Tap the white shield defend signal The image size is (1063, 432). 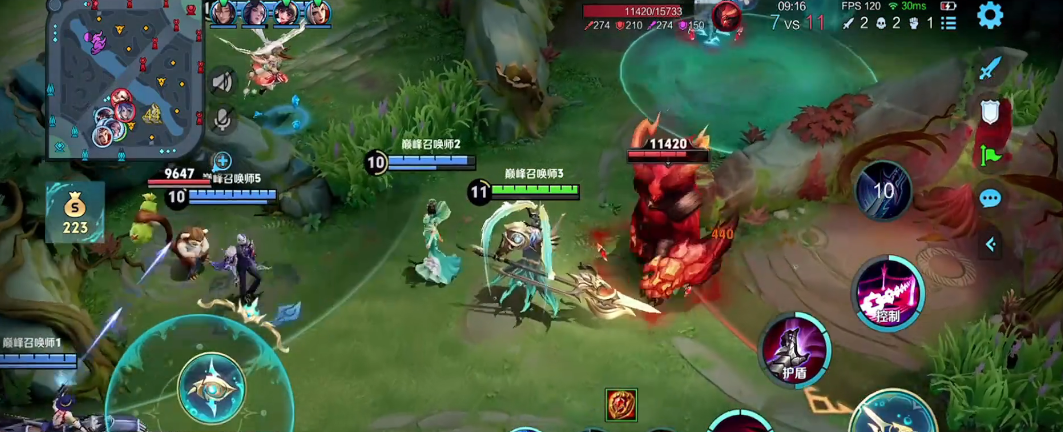[990, 112]
